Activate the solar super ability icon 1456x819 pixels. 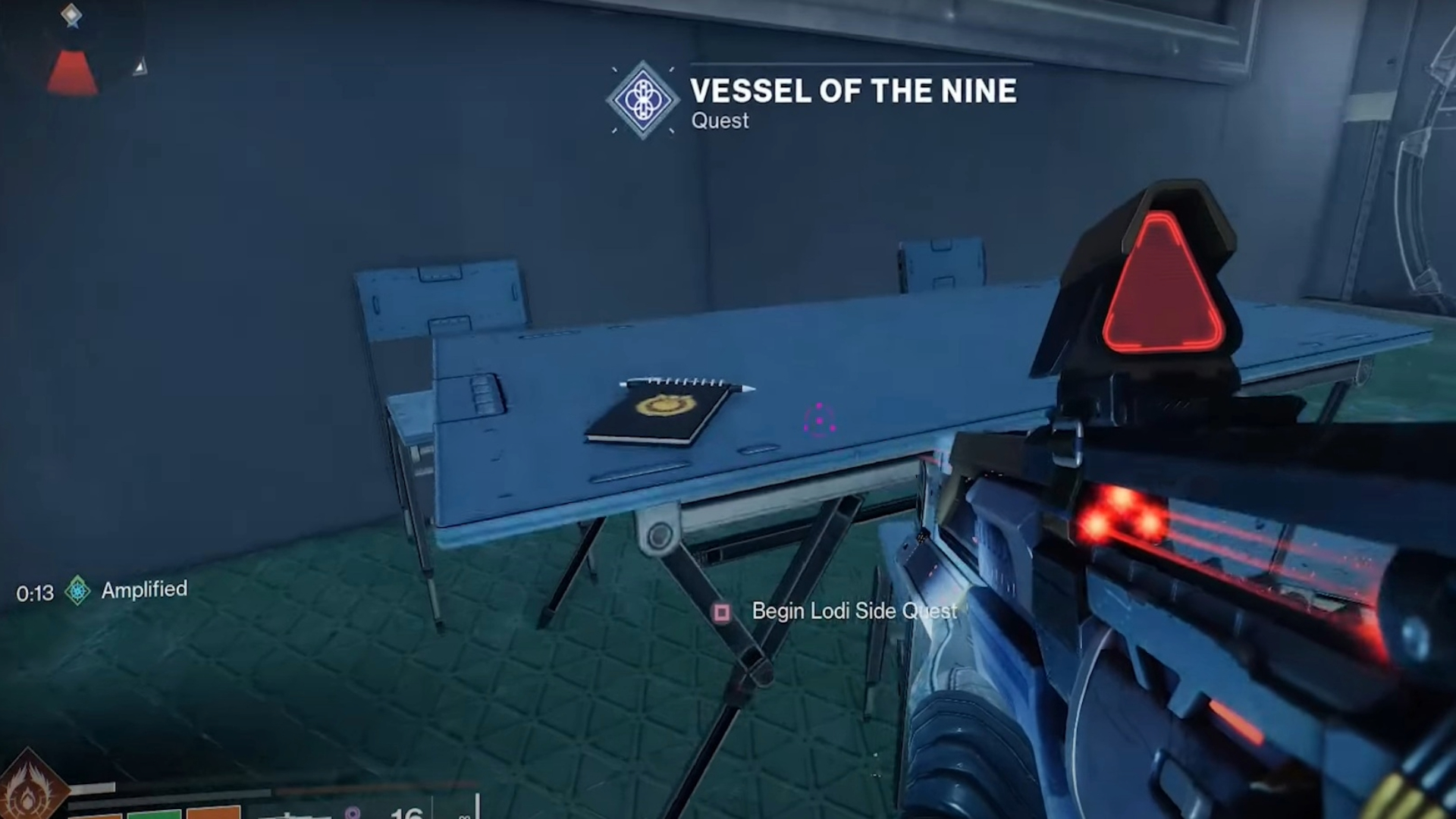pyautogui.click(x=29, y=790)
